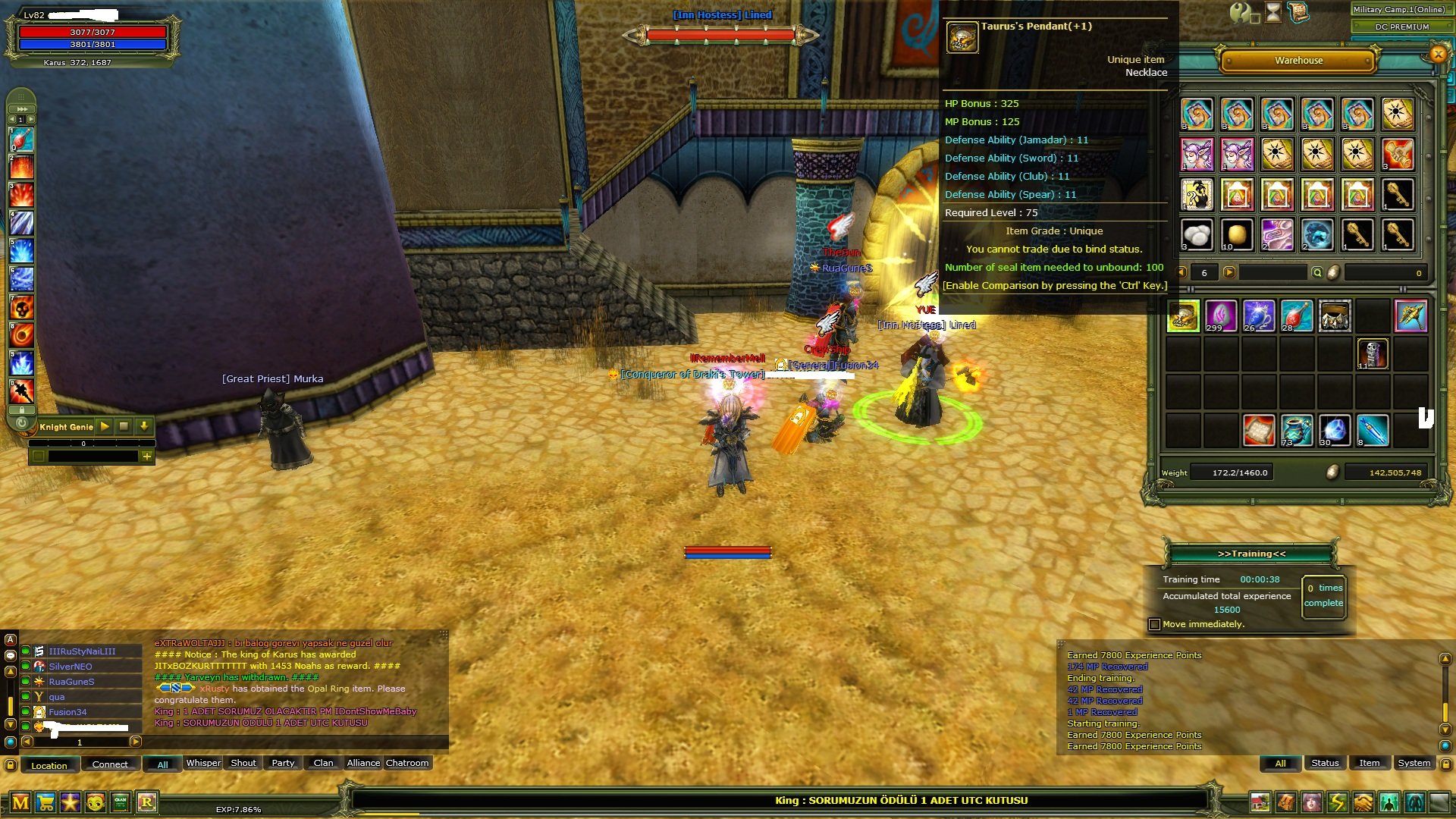Stop the Knight Genie
Screen dimensions: 1456x819
tap(124, 427)
